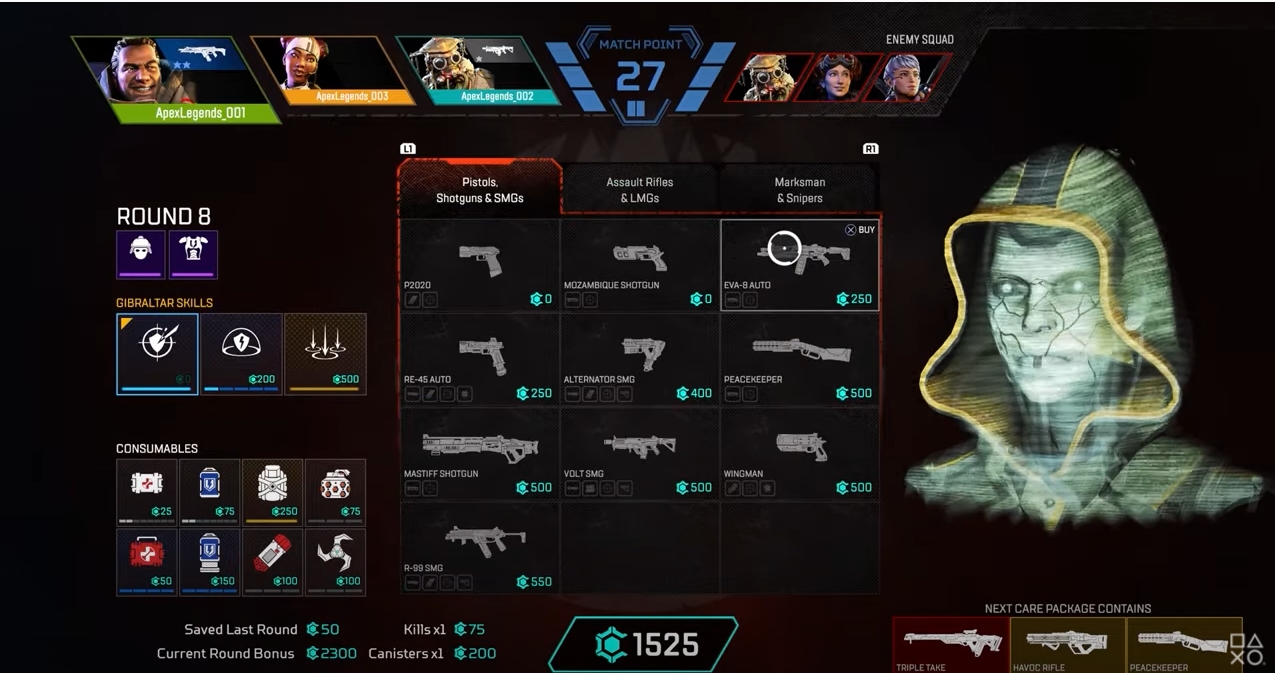Screen dimensions: 1275x673
Task: Select the Wingman revolver
Action: coord(799,453)
